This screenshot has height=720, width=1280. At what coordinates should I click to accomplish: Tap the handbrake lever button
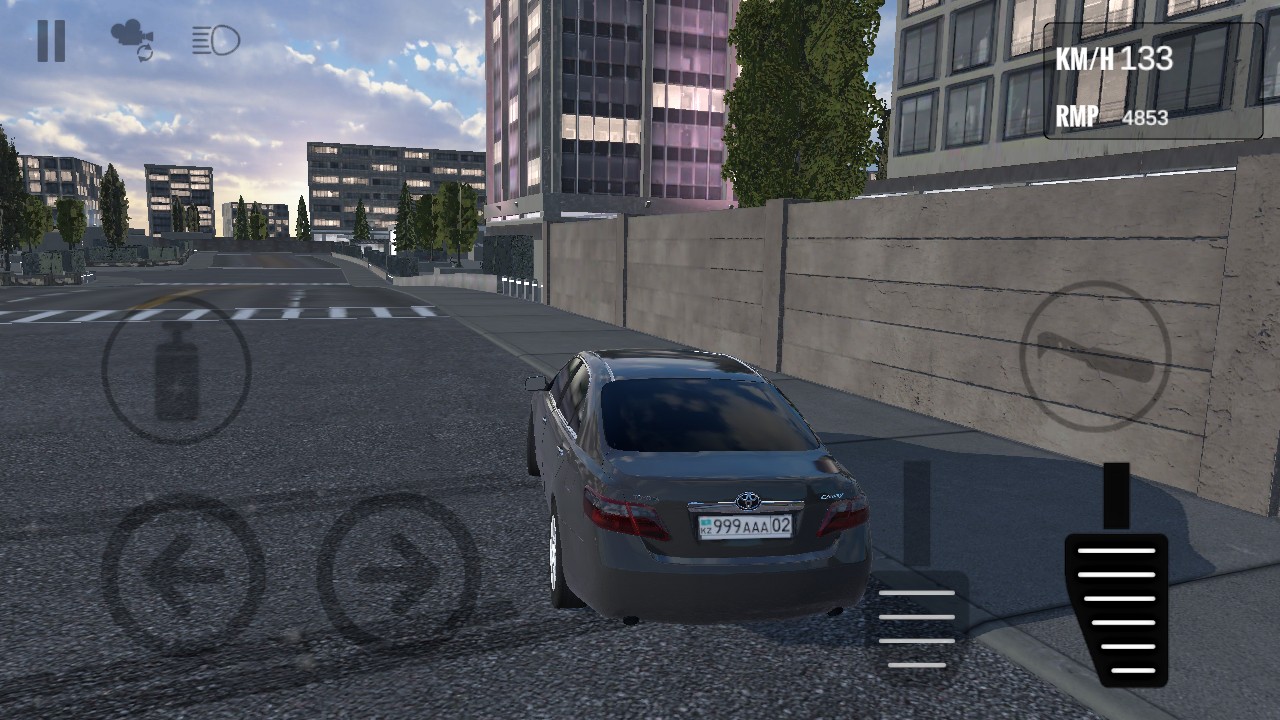176,370
